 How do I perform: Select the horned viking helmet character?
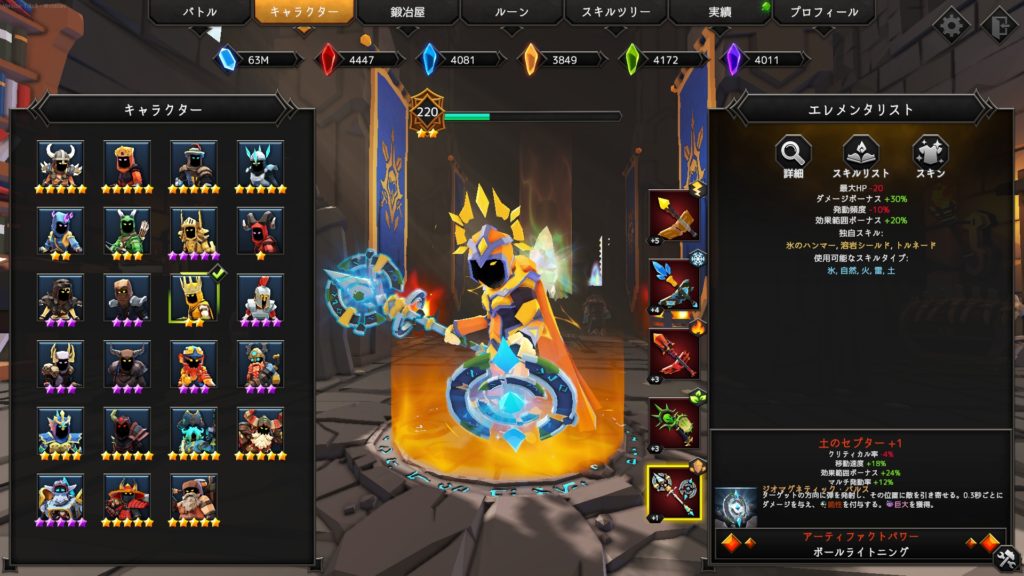62,161
